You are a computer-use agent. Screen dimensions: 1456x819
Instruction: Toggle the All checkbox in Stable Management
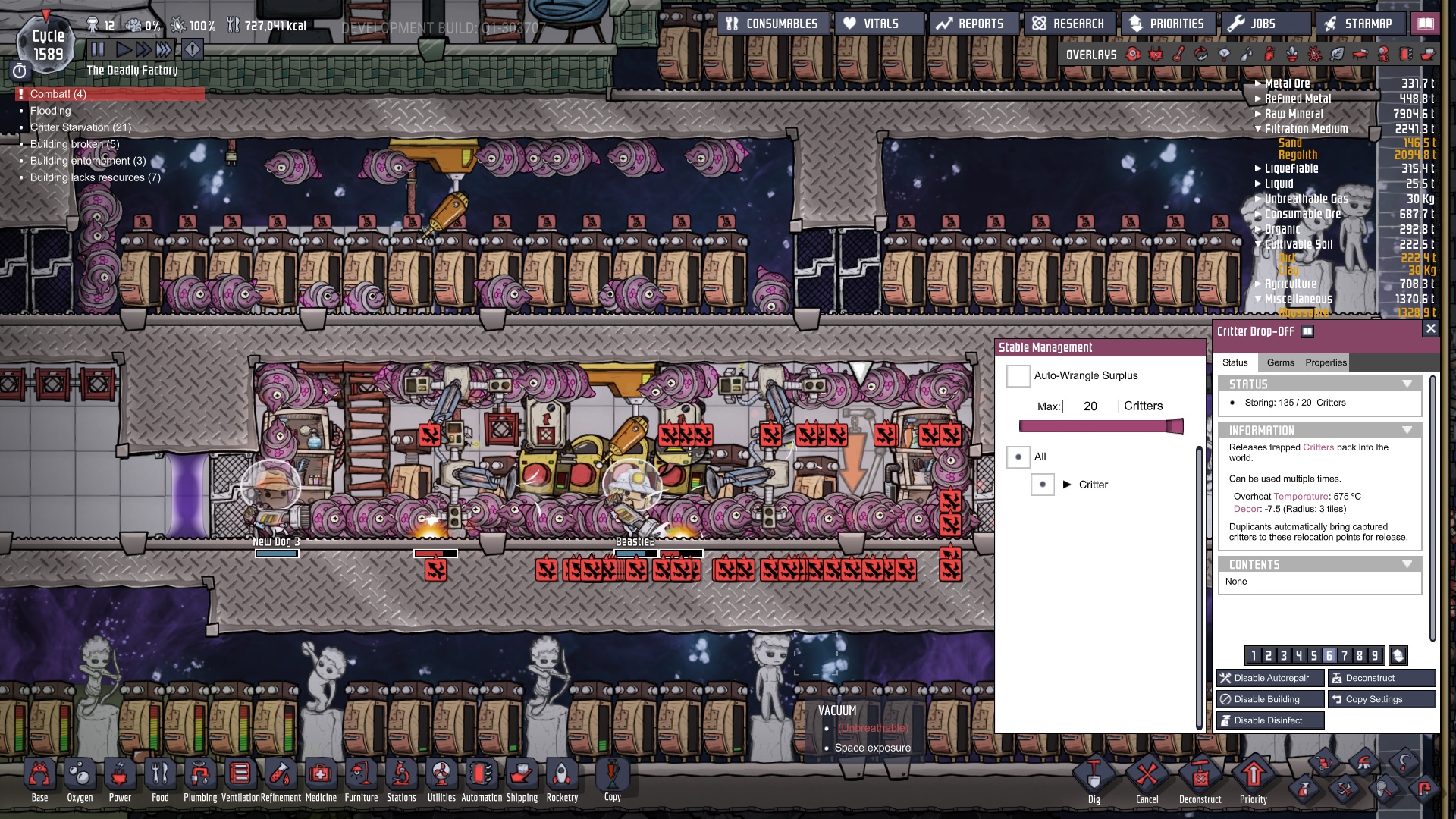[1019, 457]
